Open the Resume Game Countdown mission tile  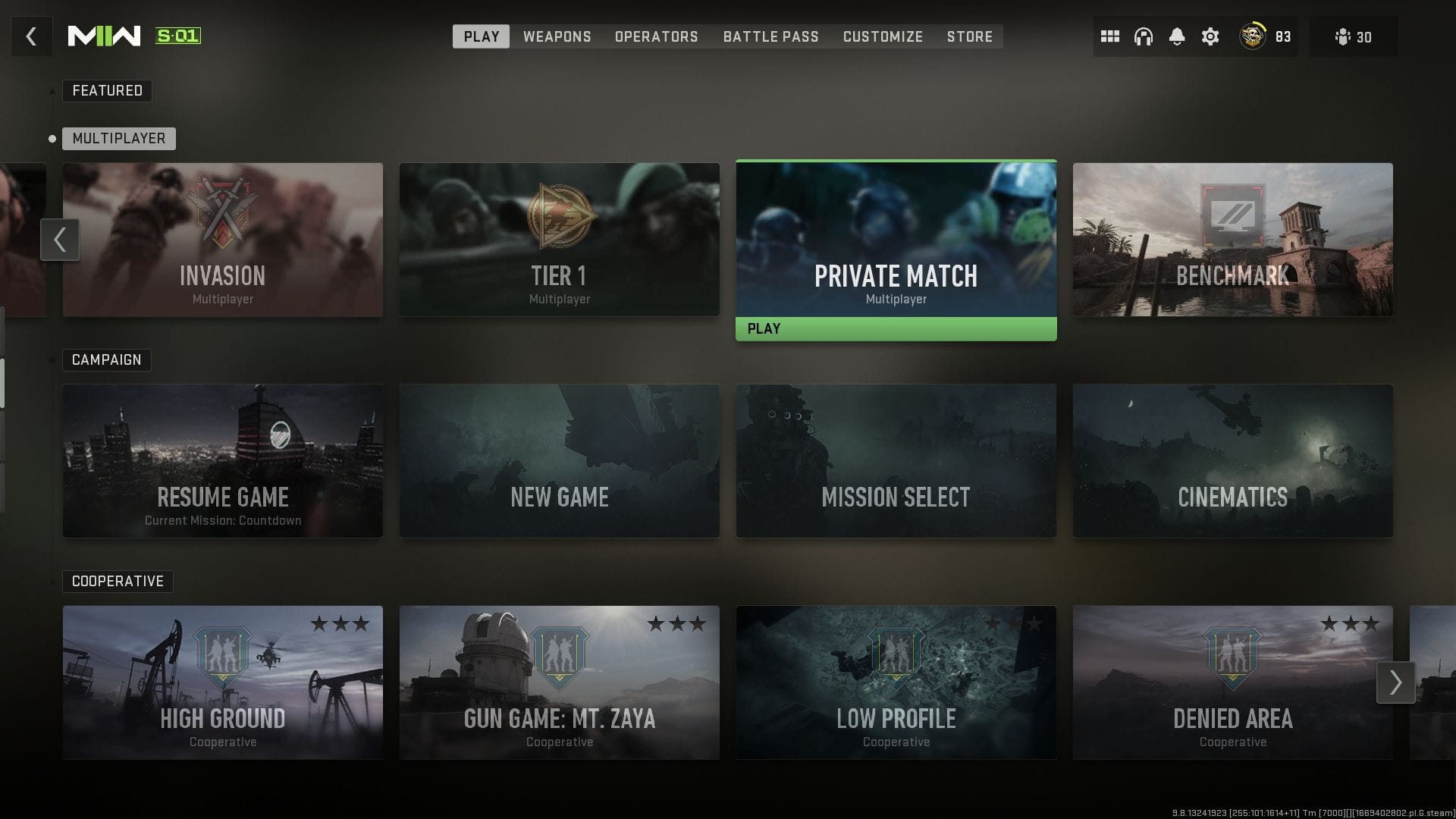222,461
